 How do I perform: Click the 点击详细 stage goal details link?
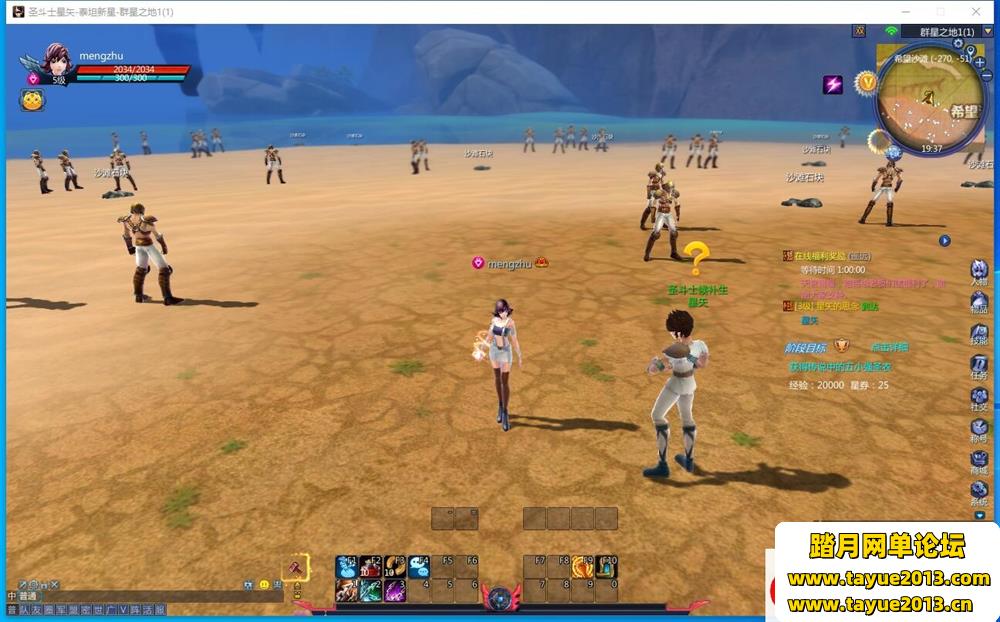(x=888, y=347)
